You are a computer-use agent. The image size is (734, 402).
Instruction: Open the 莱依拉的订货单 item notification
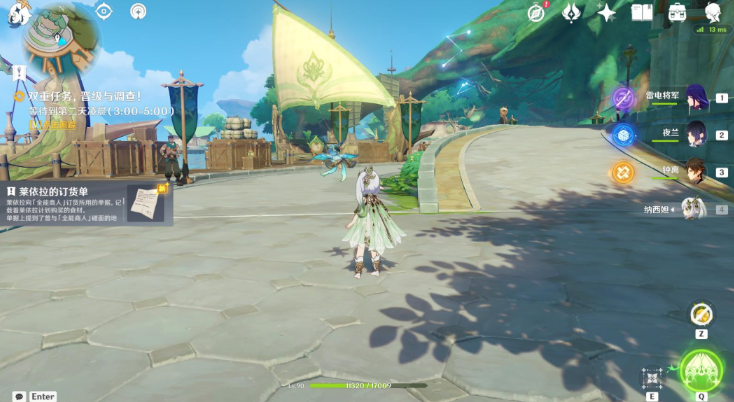coord(87,203)
